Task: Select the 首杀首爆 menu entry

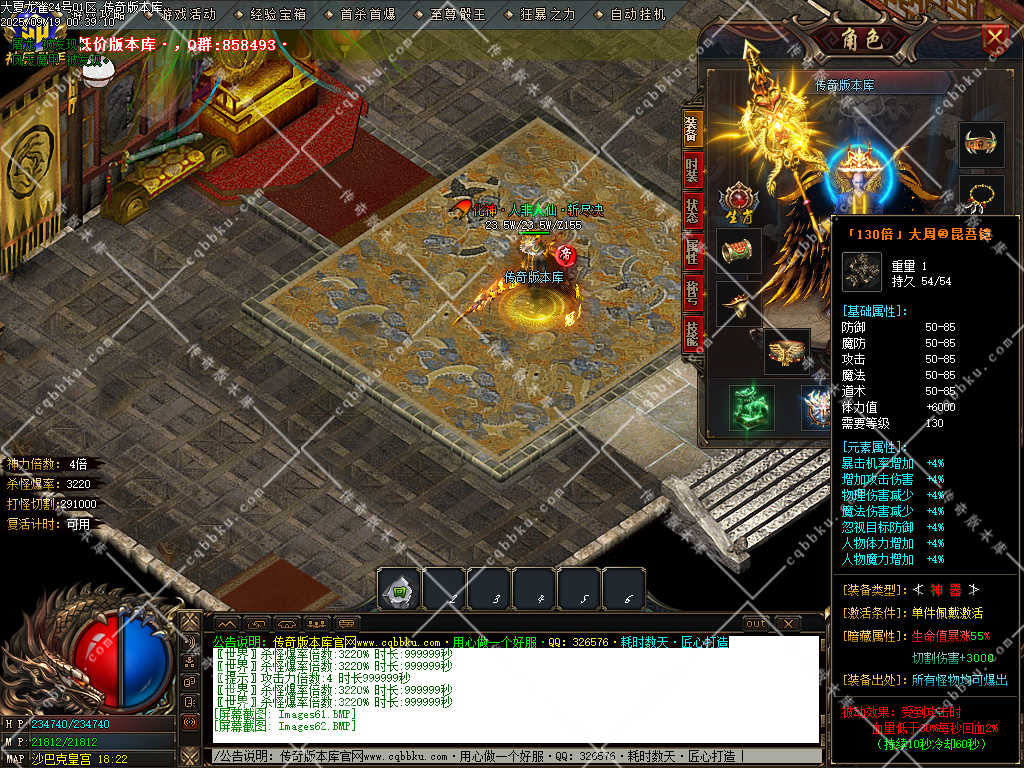Action: pyautogui.click(x=367, y=15)
